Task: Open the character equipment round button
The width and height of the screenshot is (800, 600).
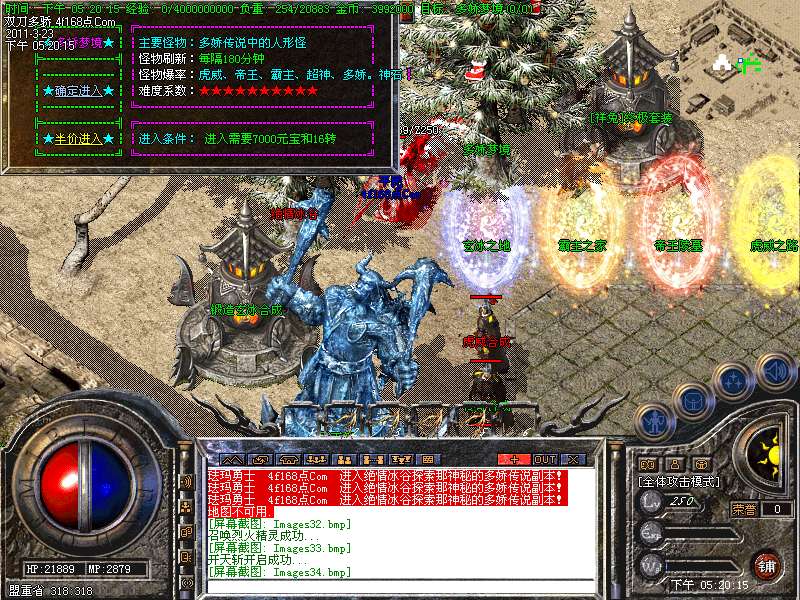Action: coord(654,423)
